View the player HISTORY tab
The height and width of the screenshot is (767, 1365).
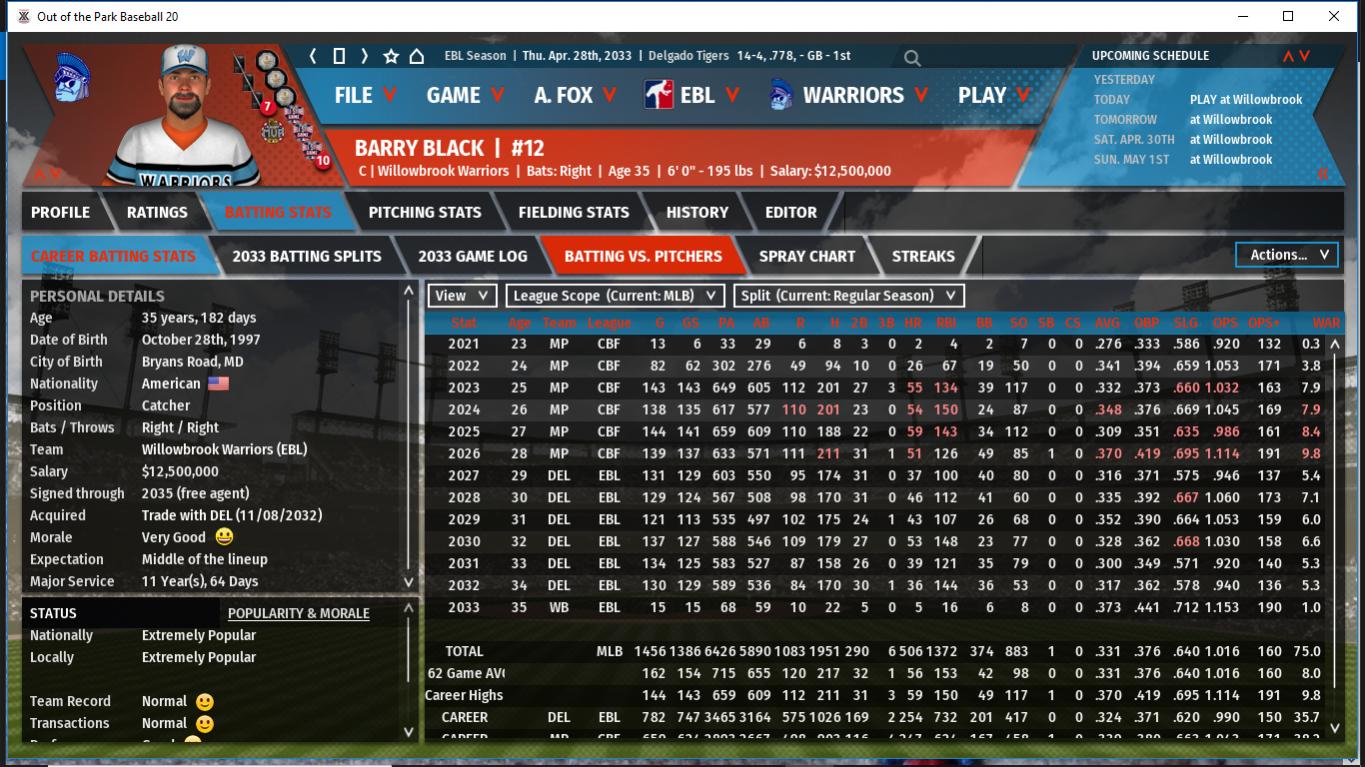click(x=697, y=212)
